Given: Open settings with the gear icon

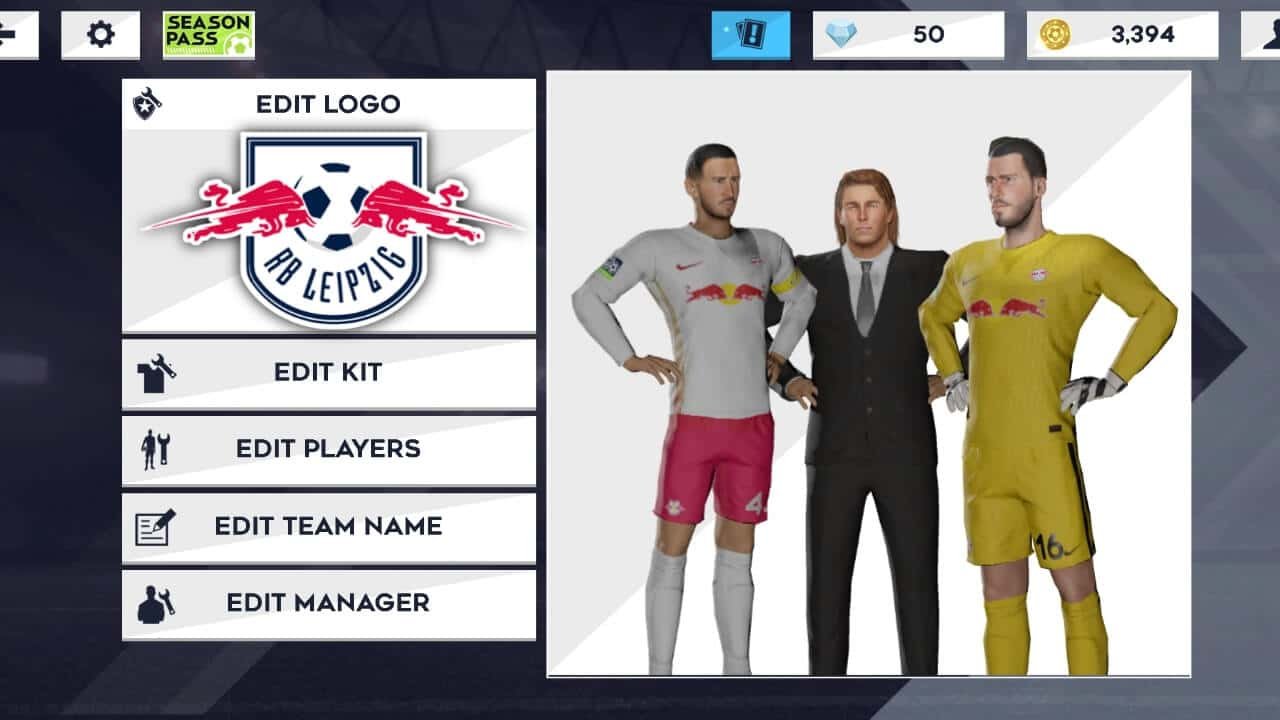Looking at the screenshot, I should point(100,35).
